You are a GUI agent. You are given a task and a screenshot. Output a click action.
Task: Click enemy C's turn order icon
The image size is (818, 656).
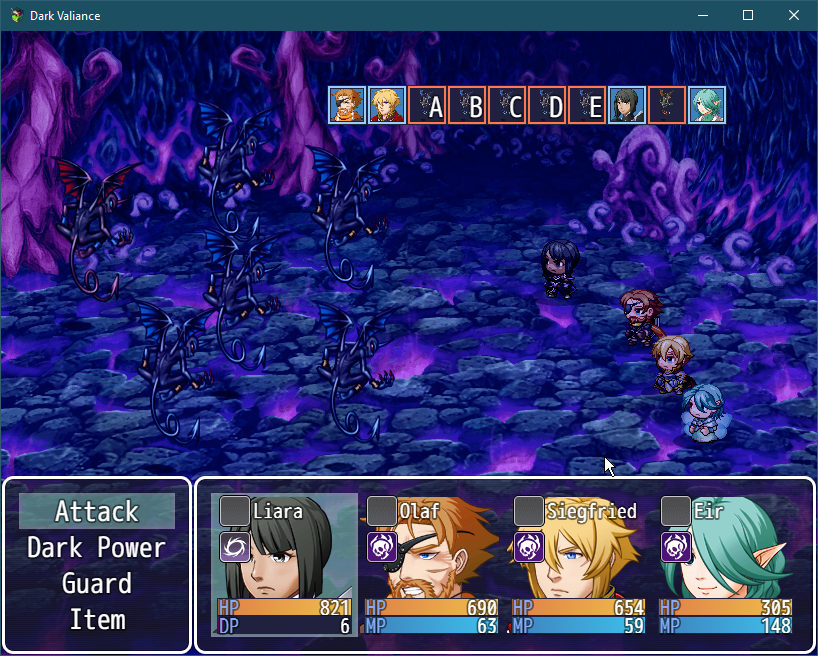click(507, 105)
